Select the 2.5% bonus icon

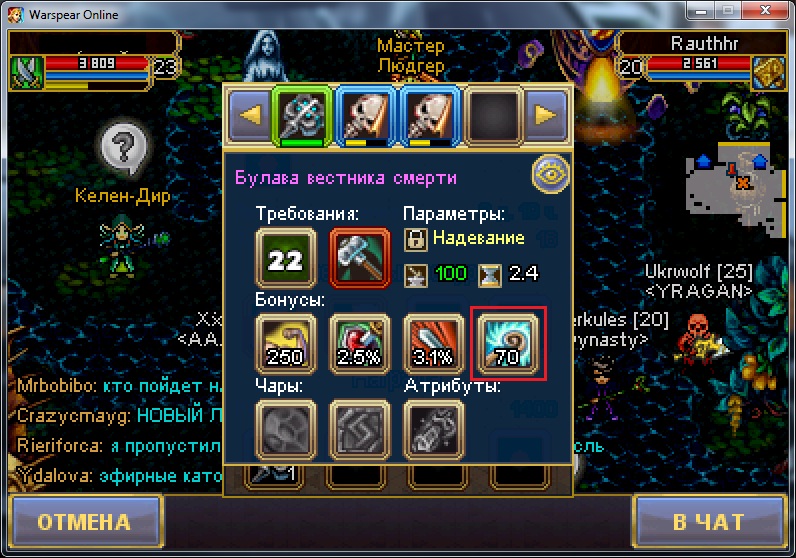pos(360,344)
